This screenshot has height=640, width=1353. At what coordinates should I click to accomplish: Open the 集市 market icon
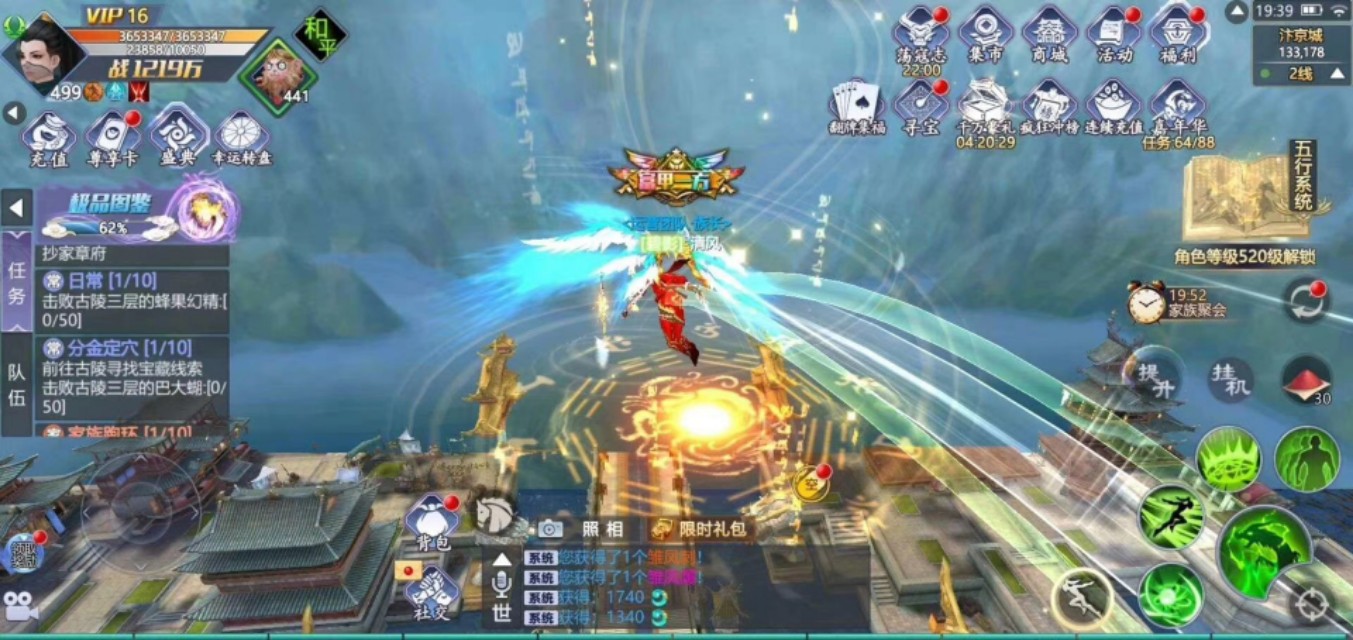[985, 33]
